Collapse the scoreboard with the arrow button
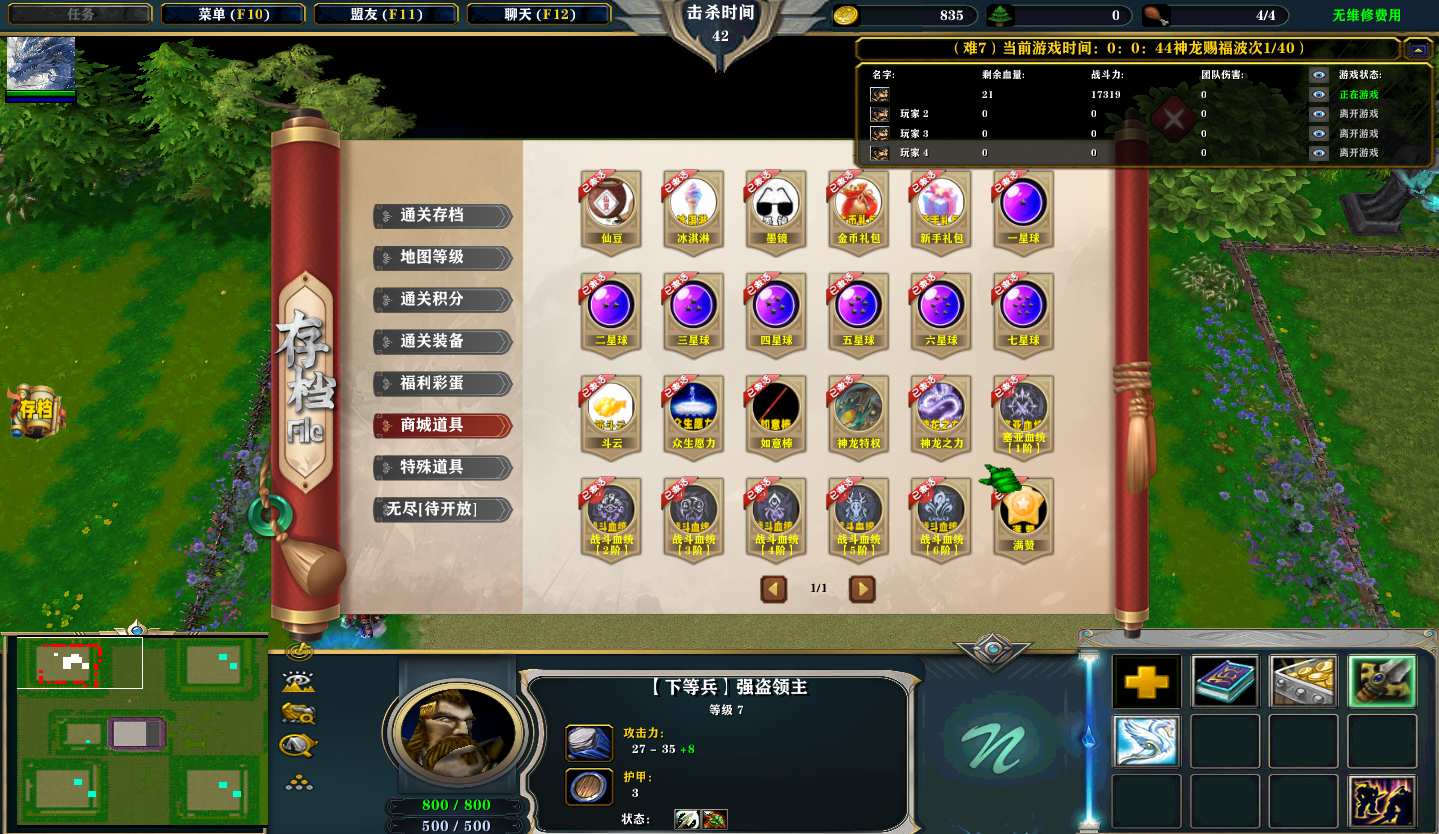The height and width of the screenshot is (834, 1439). [1416, 48]
